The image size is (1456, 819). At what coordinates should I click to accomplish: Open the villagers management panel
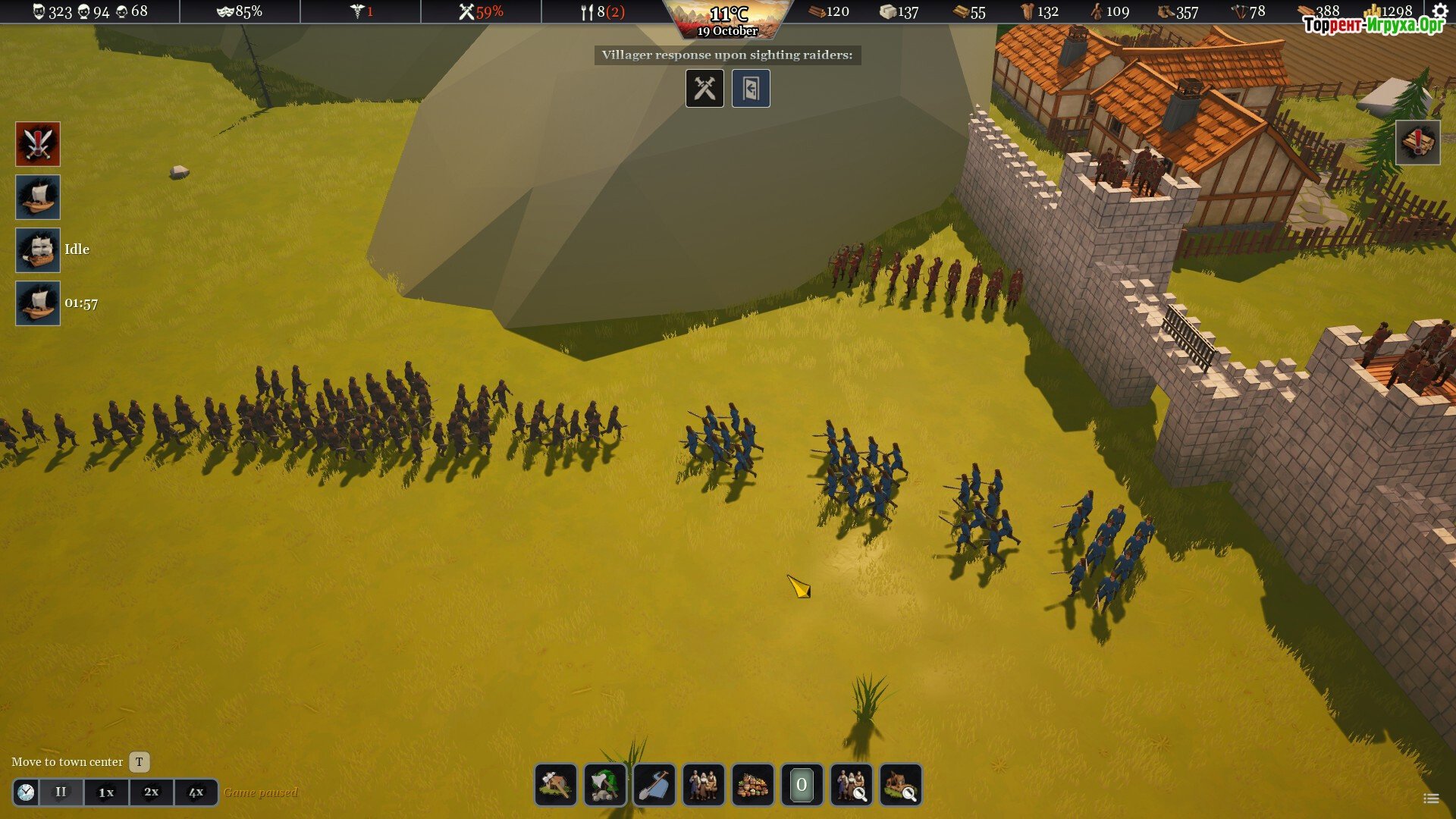pos(703,784)
